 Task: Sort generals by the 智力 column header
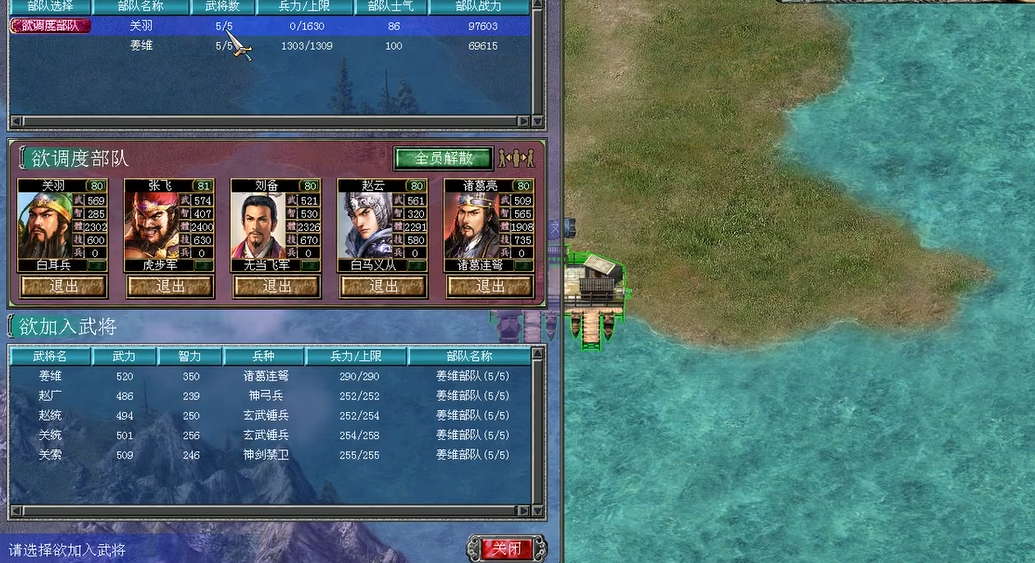[x=190, y=356]
